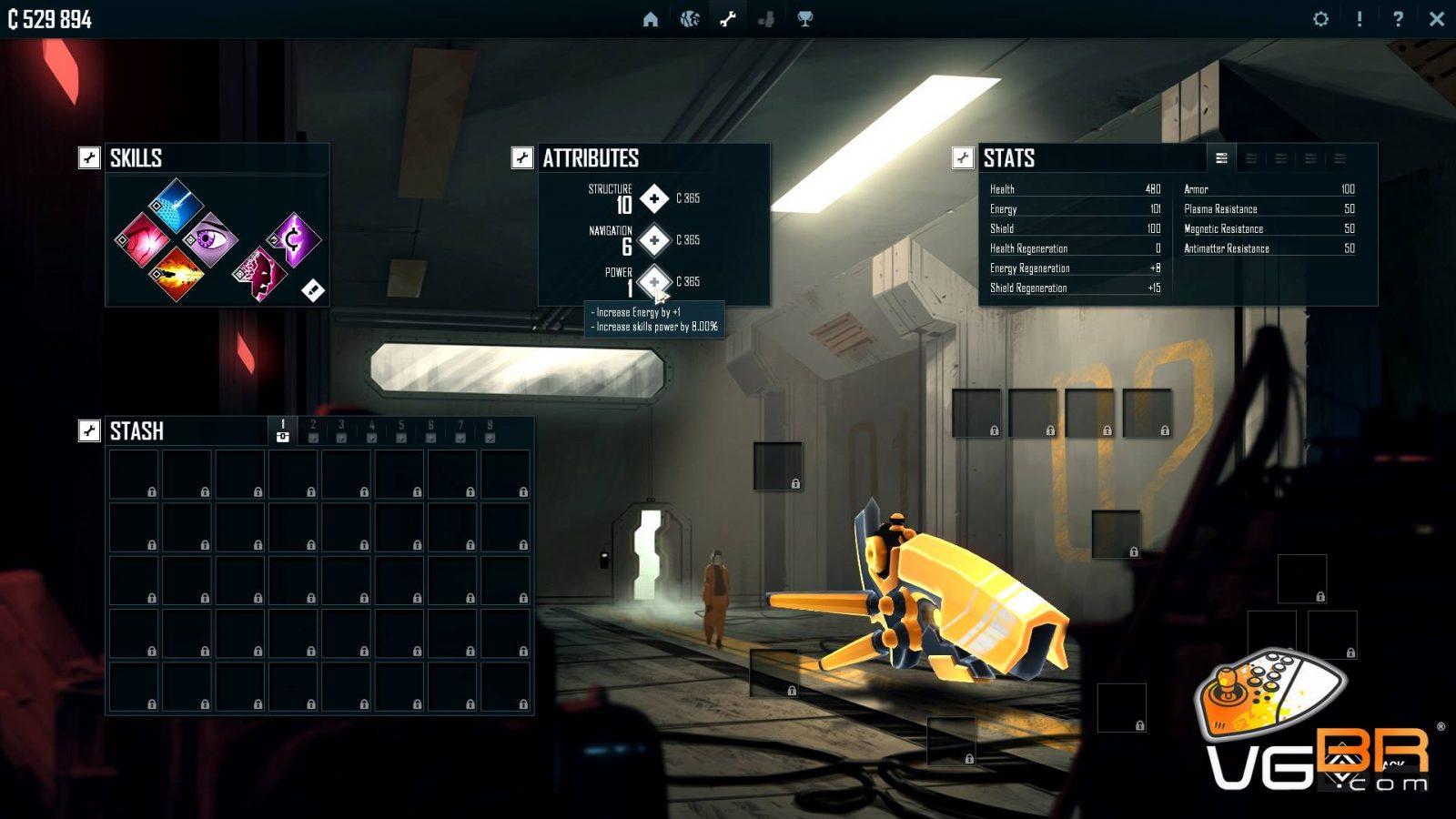Pick the red swirl skill icon
Screen dimensions: 1456x819
pos(141,239)
